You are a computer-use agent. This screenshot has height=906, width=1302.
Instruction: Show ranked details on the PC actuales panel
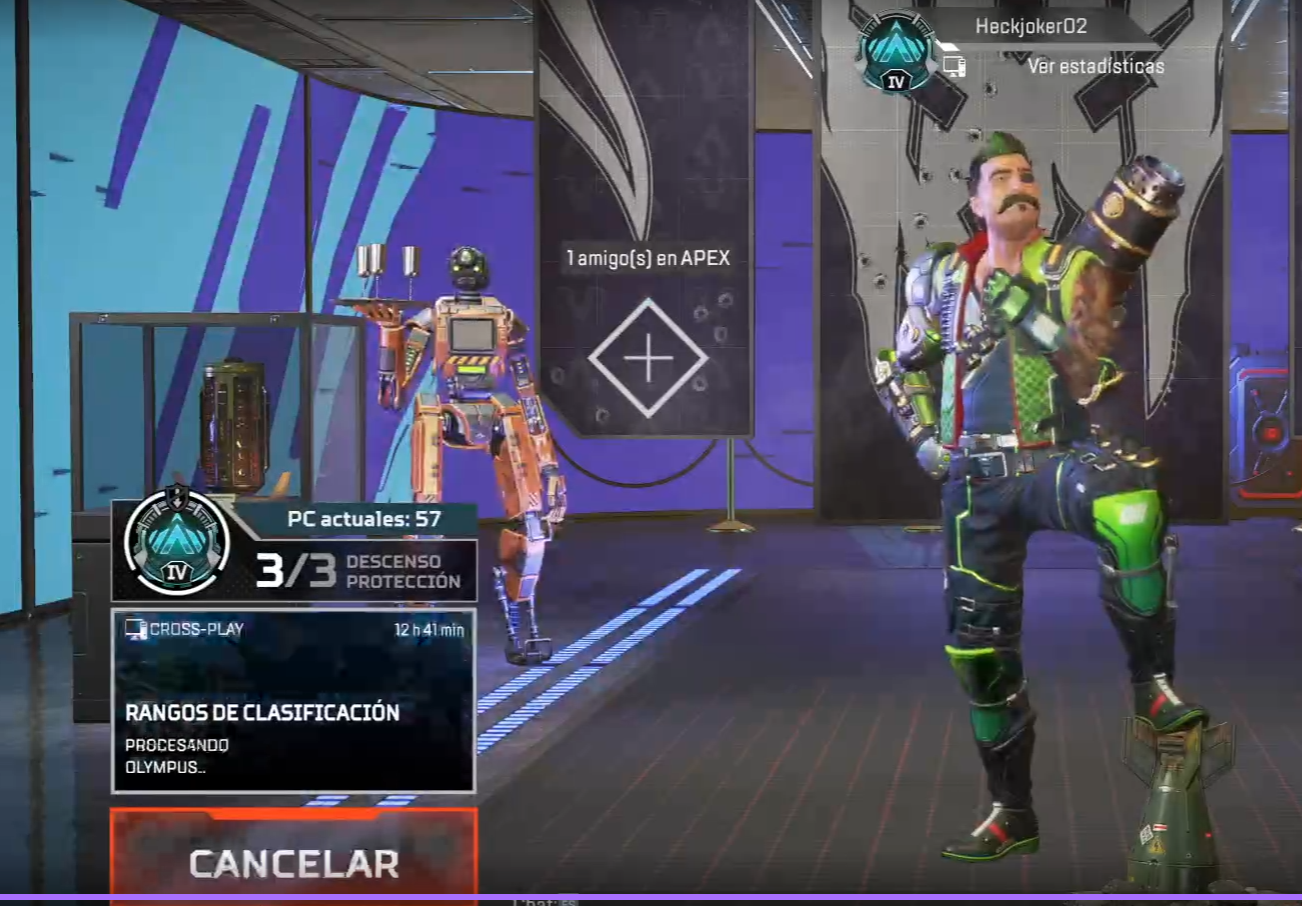coord(294,551)
